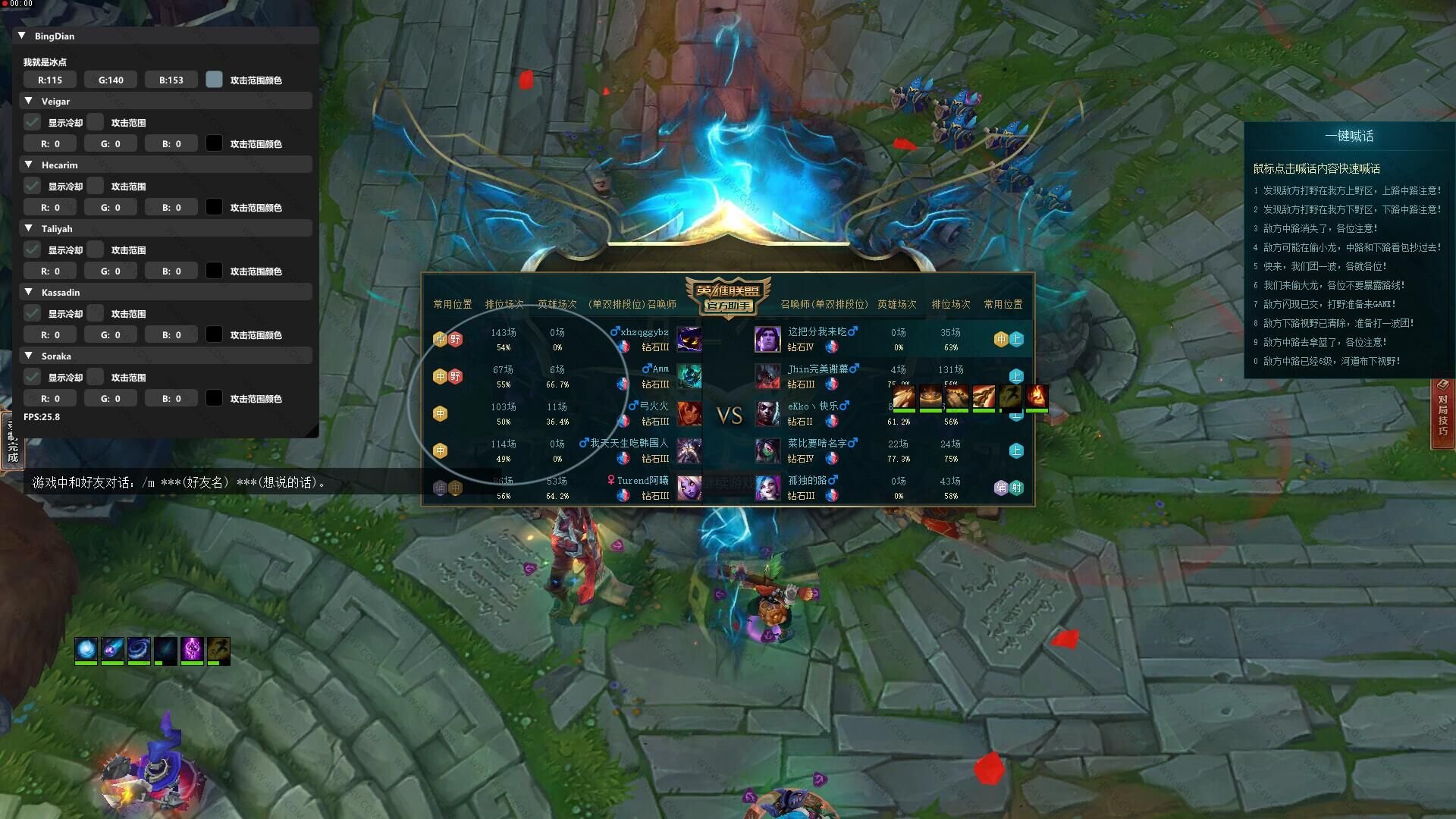The image size is (1456, 819).
Task: Collapse the Veigar section header
Action: click(x=29, y=101)
